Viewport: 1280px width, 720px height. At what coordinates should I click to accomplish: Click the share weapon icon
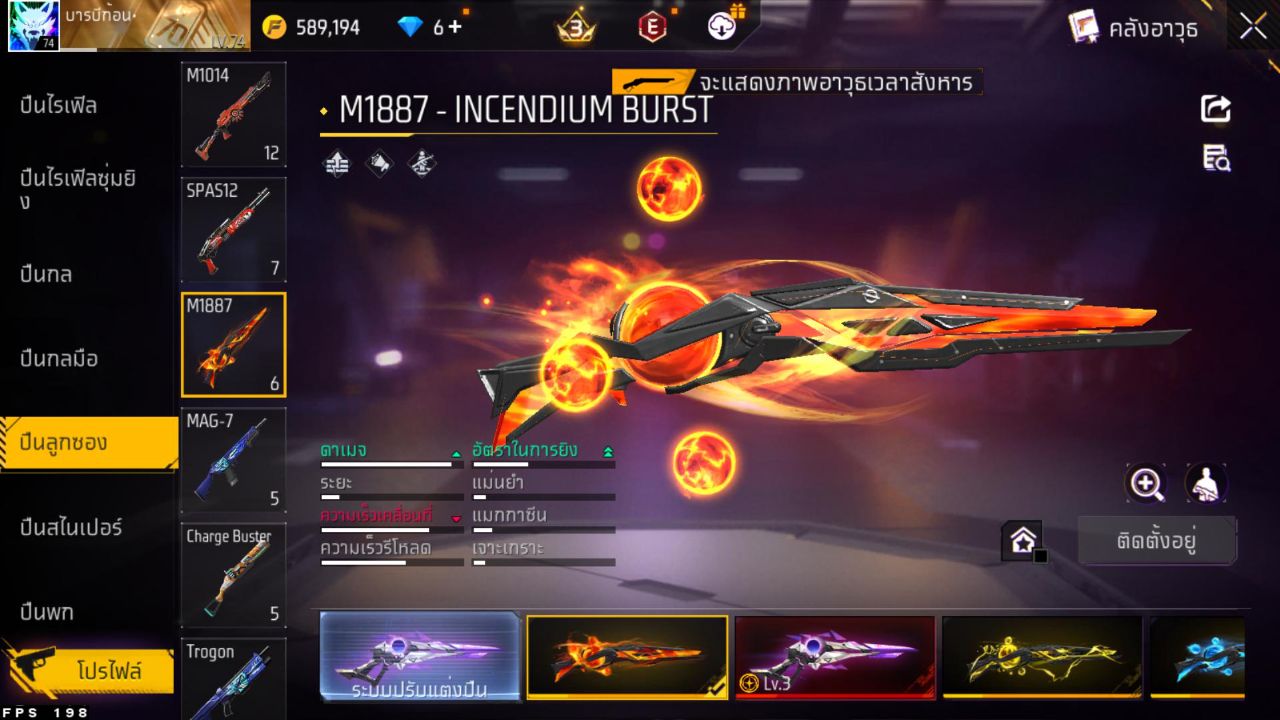[x=1215, y=110]
